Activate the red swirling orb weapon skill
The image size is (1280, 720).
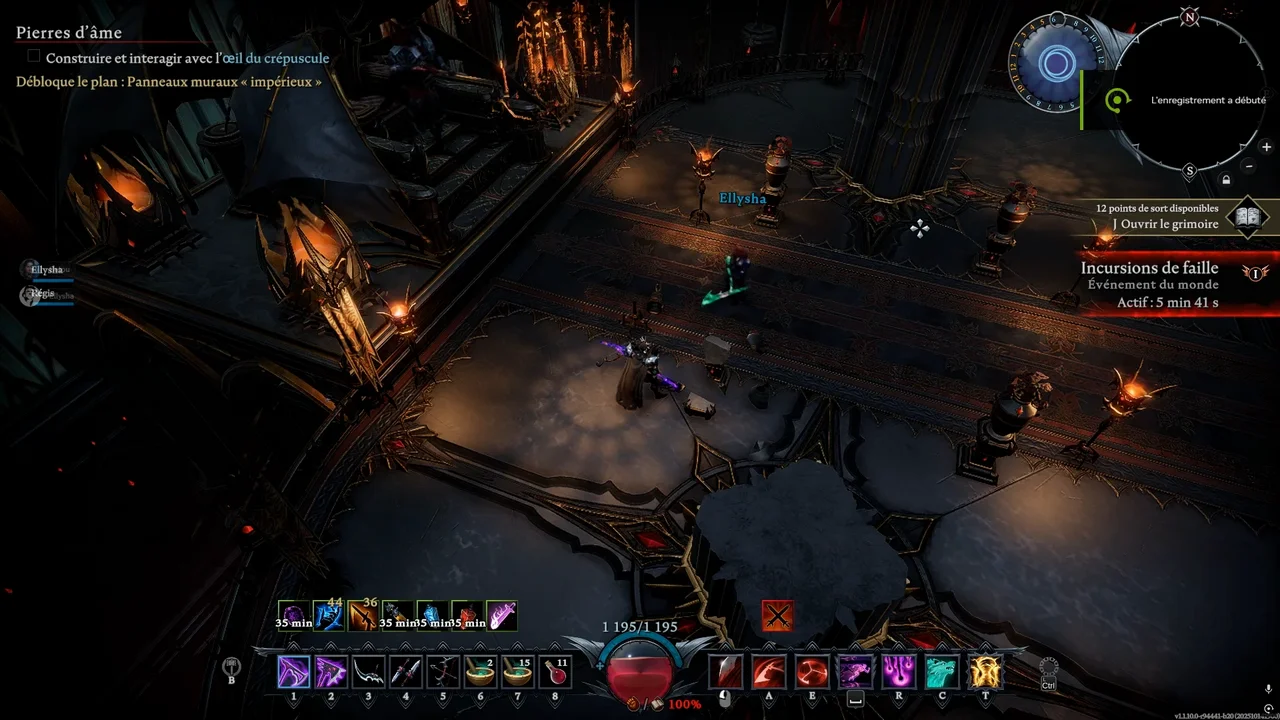pyautogui.click(x=811, y=672)
